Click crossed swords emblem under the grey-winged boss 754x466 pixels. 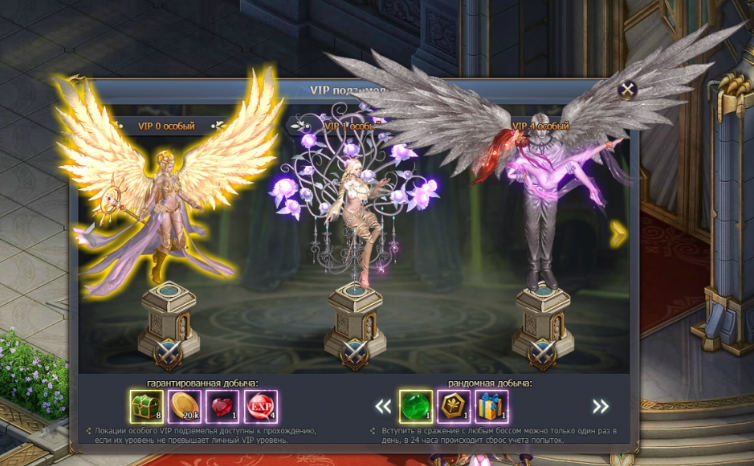point(541,351)
